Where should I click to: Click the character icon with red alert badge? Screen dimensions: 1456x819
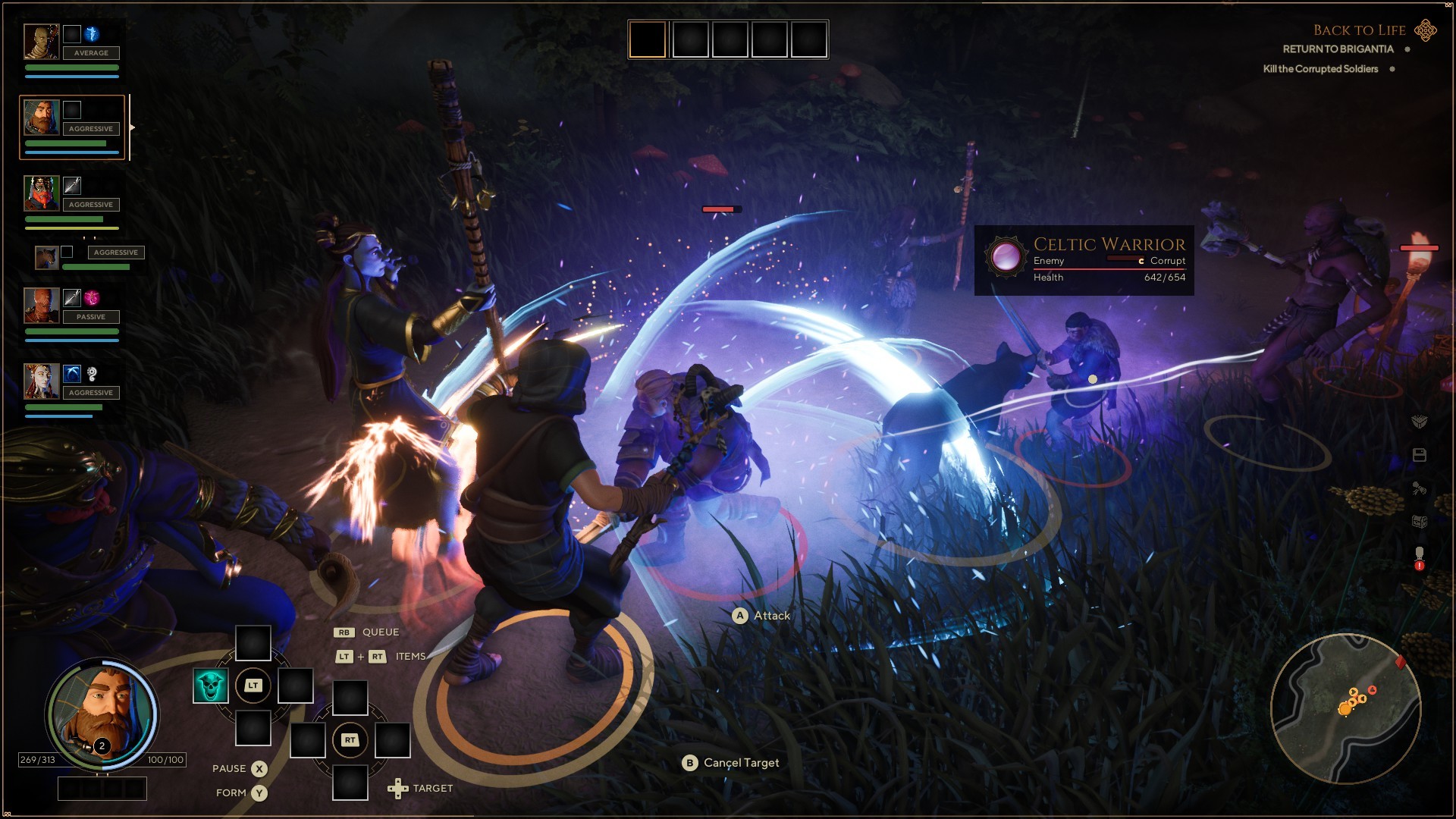click(1420, 554)
